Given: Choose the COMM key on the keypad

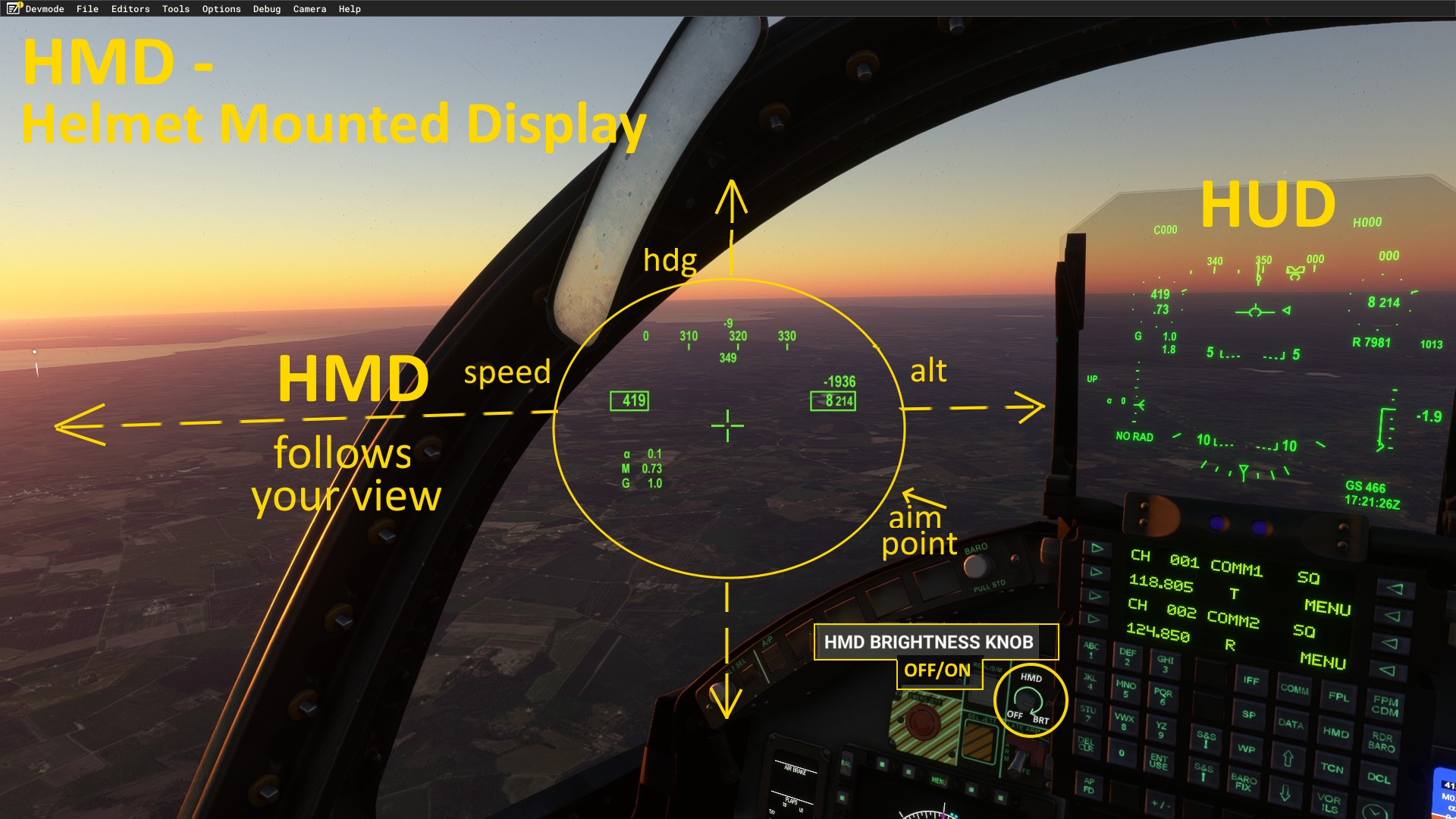Looking at the screenshot, I should tap(1294, 689).
